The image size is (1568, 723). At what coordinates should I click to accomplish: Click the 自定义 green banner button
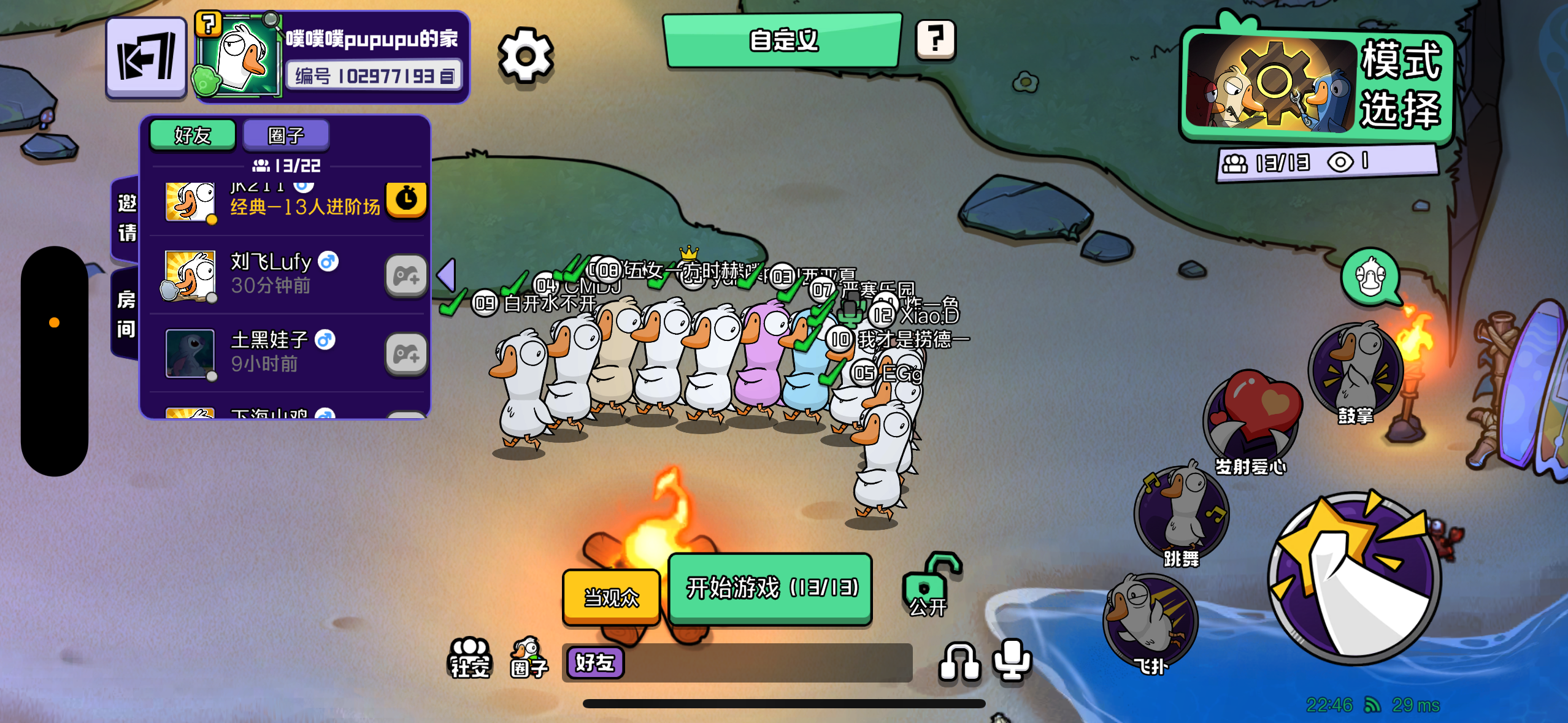(x=782, y=40)
